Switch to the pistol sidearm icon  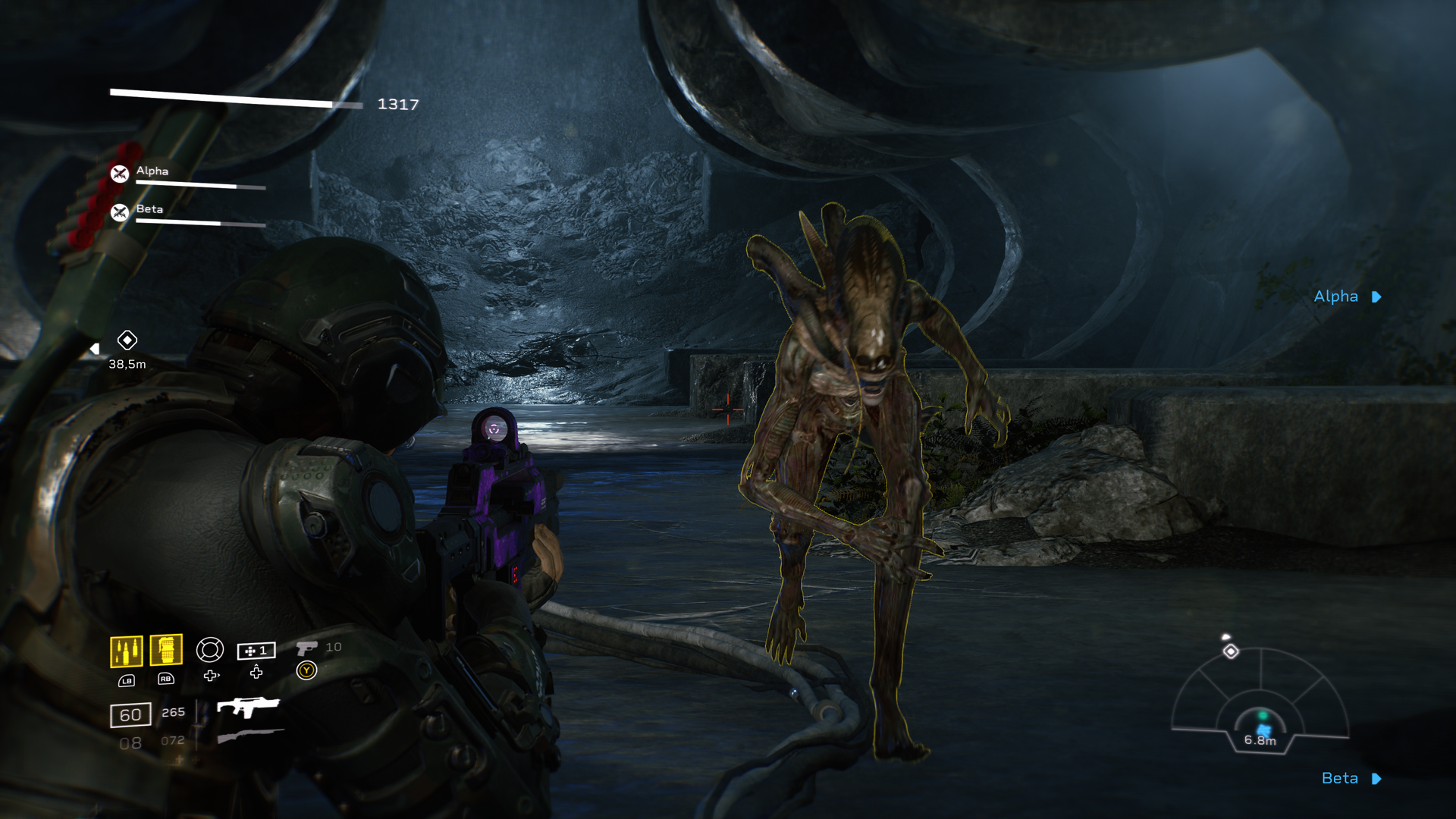point(306,648)
